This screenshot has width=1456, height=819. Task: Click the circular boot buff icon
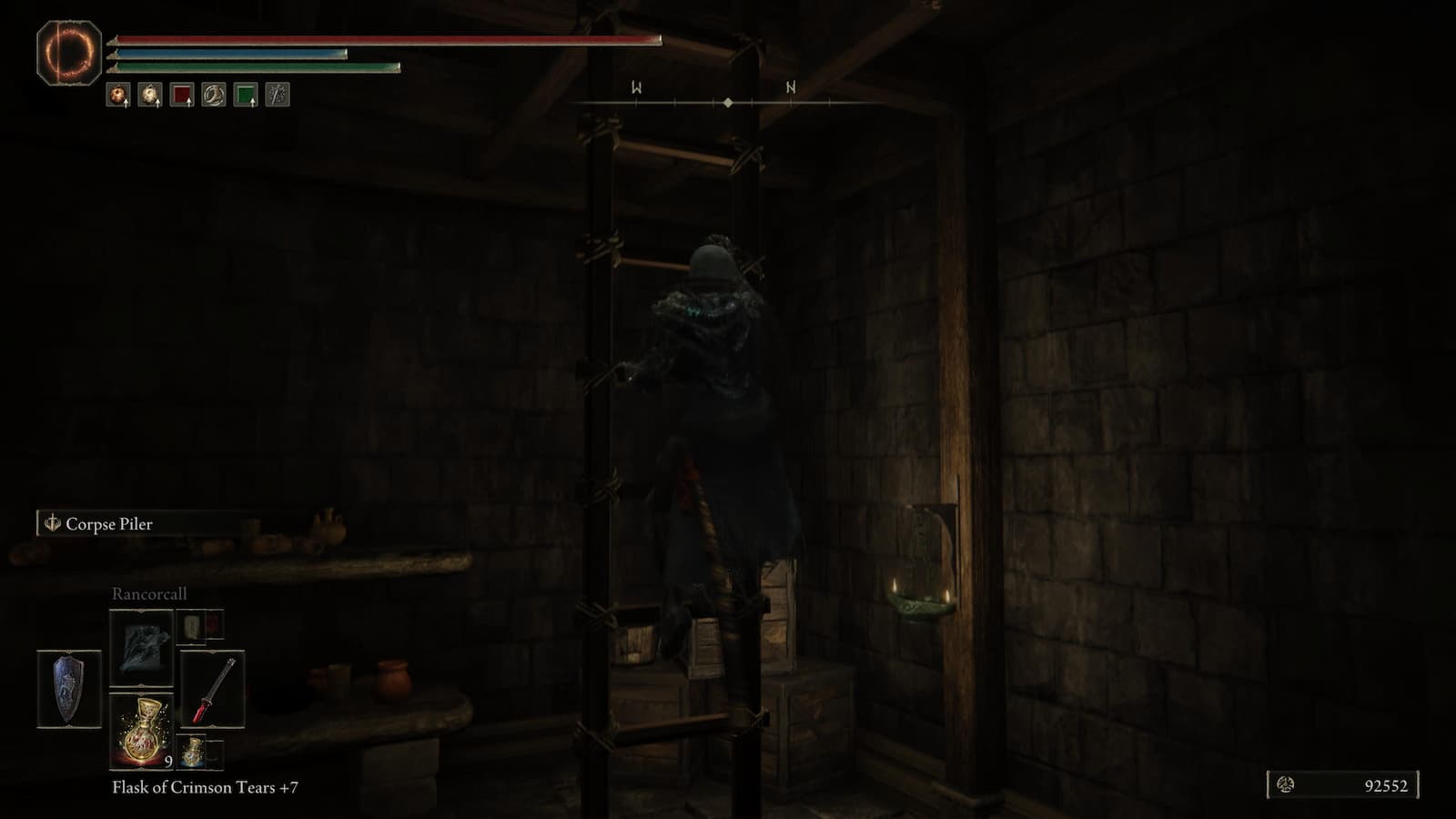pos(213,95)
